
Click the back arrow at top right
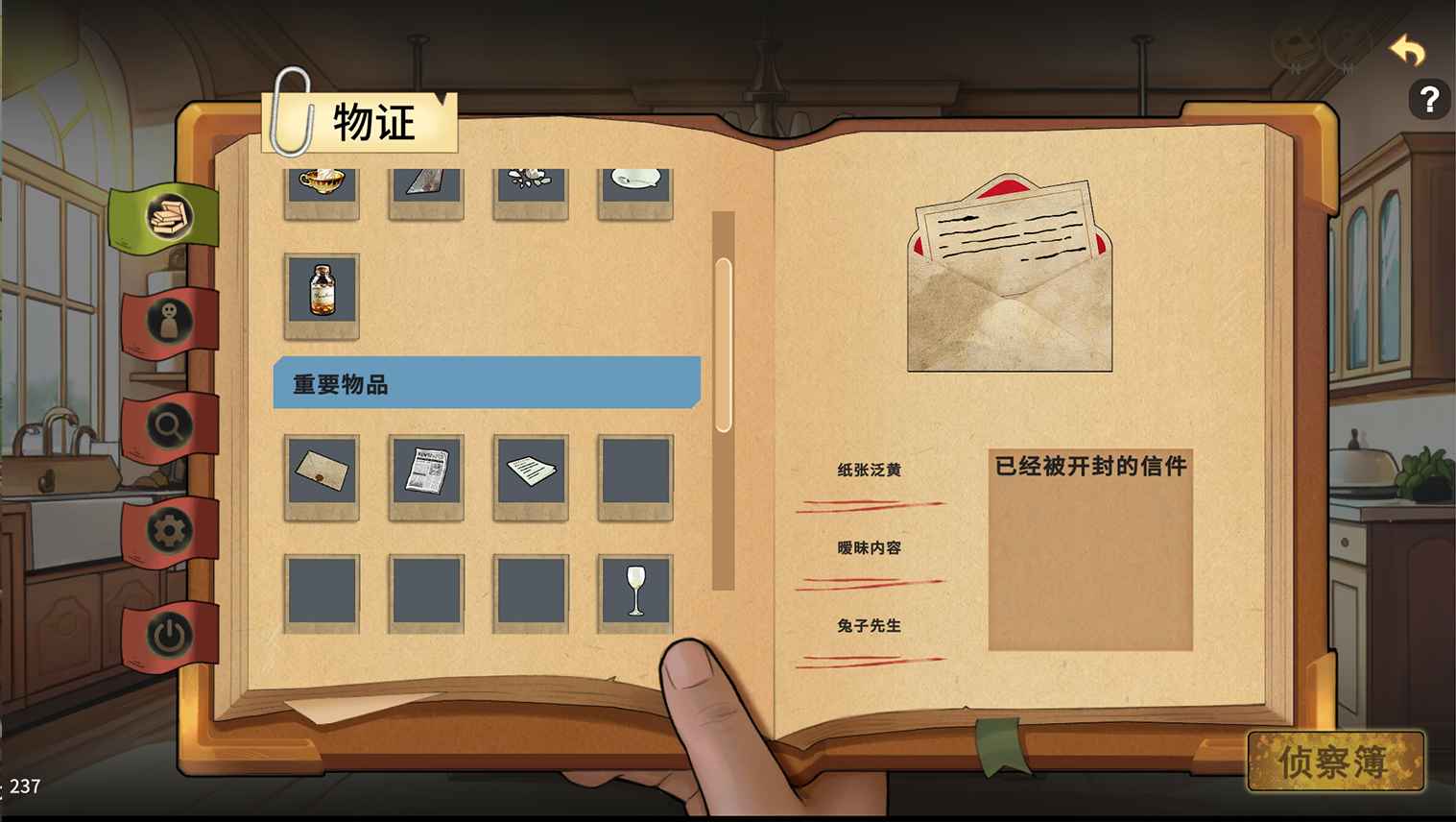tap(1407, 50)
